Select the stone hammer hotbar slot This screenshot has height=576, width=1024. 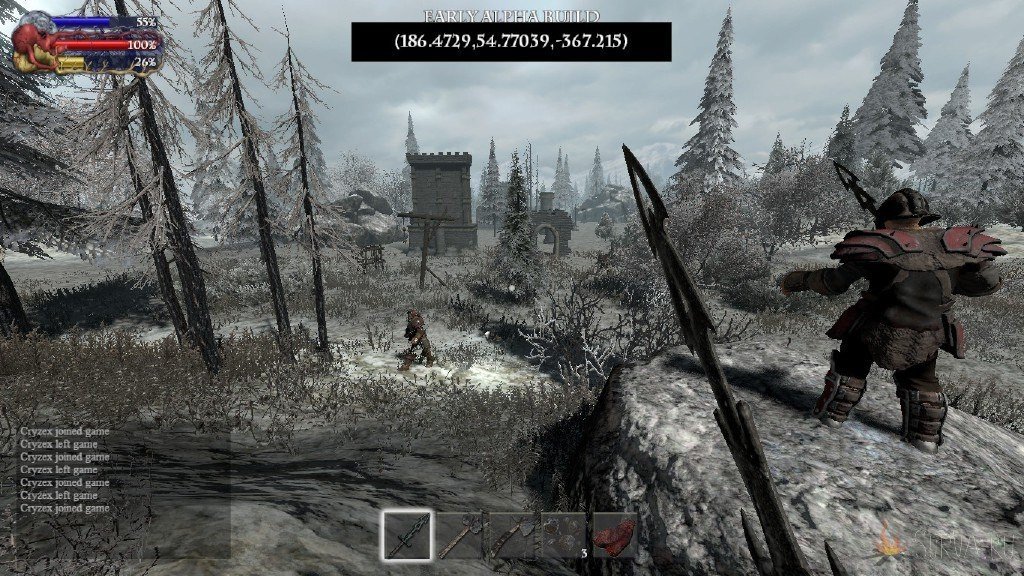tap(460, 535)
